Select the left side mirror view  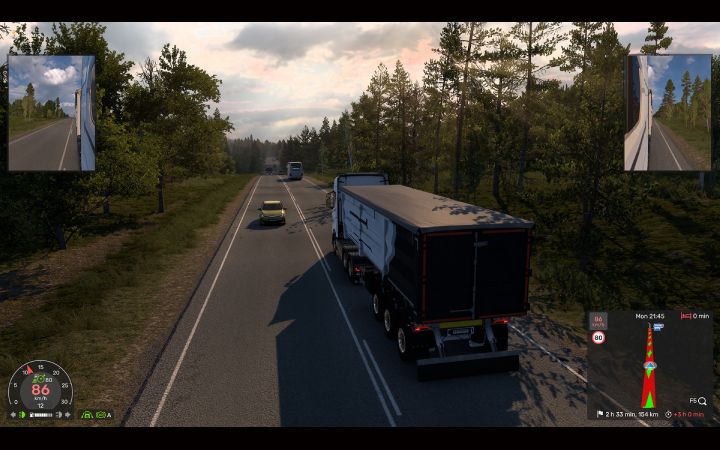(52, 113)
